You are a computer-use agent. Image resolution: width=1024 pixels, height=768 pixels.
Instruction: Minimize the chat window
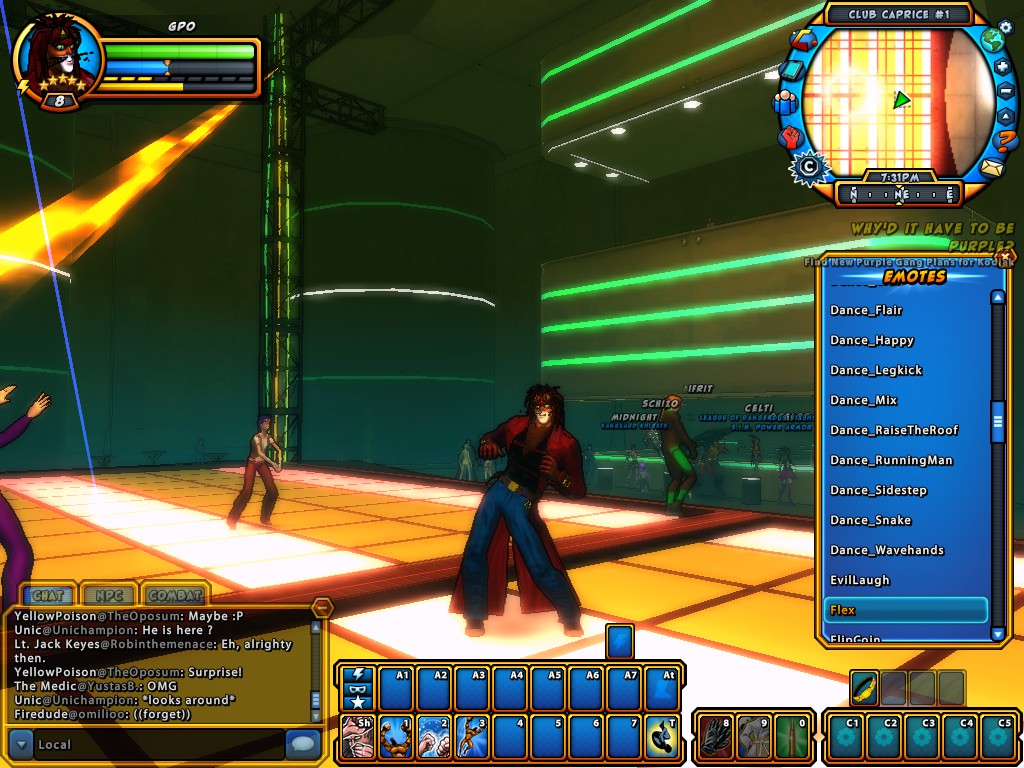(322, 608)
